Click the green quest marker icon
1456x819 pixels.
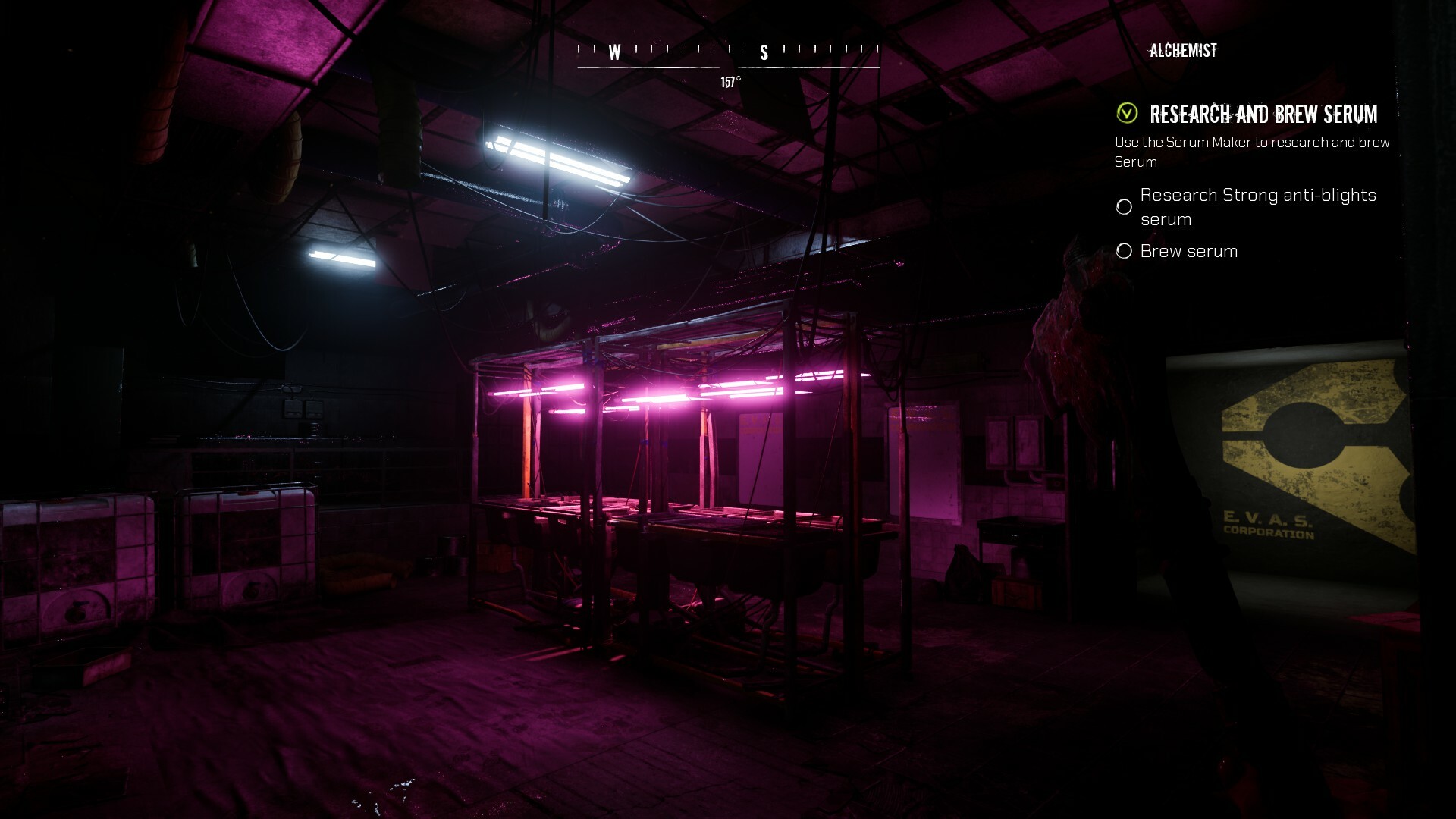click(1127, 114)
